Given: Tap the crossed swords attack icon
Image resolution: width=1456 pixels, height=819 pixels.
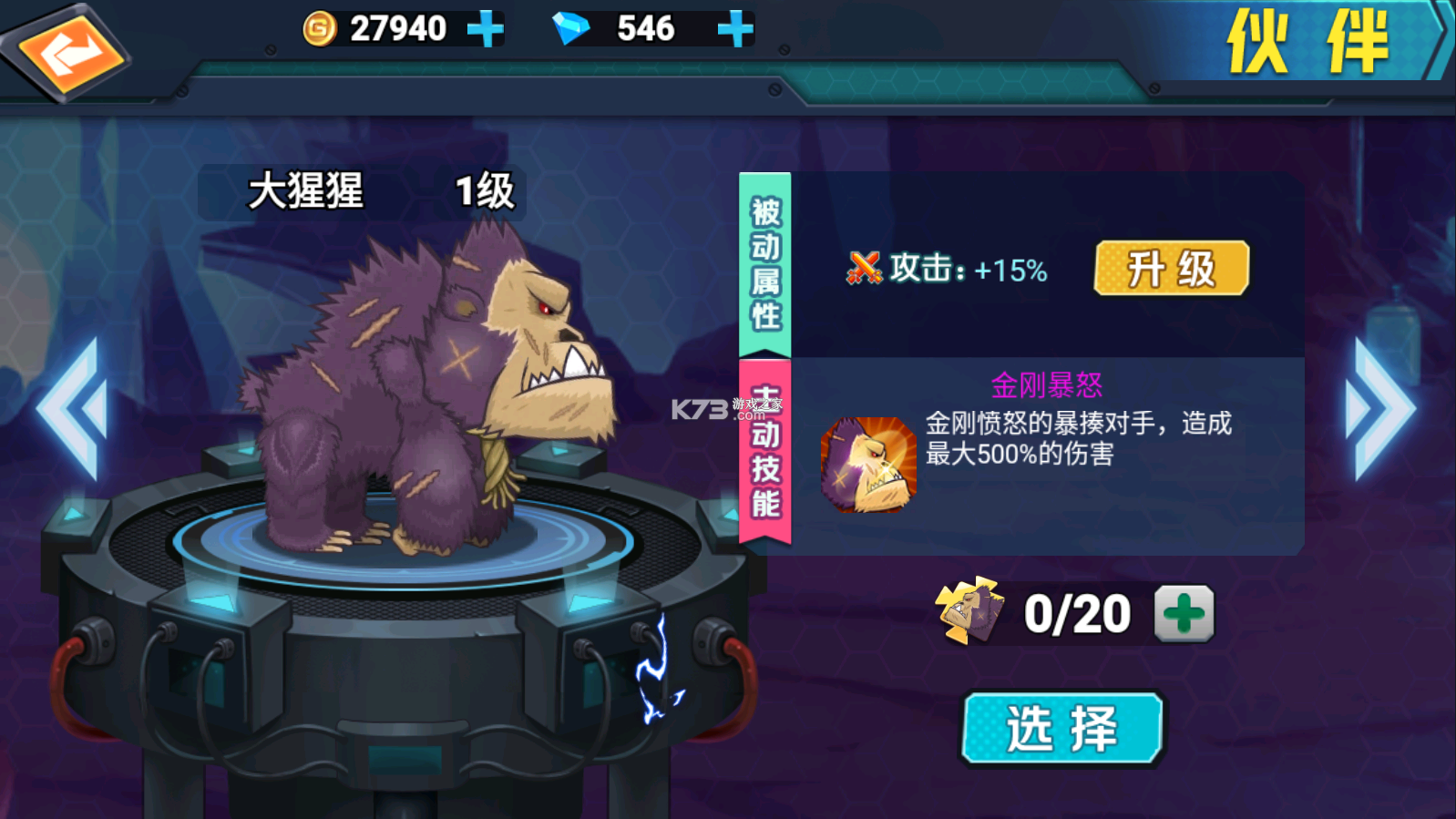Looking at the screenshot, I should [x=864, y=268].
